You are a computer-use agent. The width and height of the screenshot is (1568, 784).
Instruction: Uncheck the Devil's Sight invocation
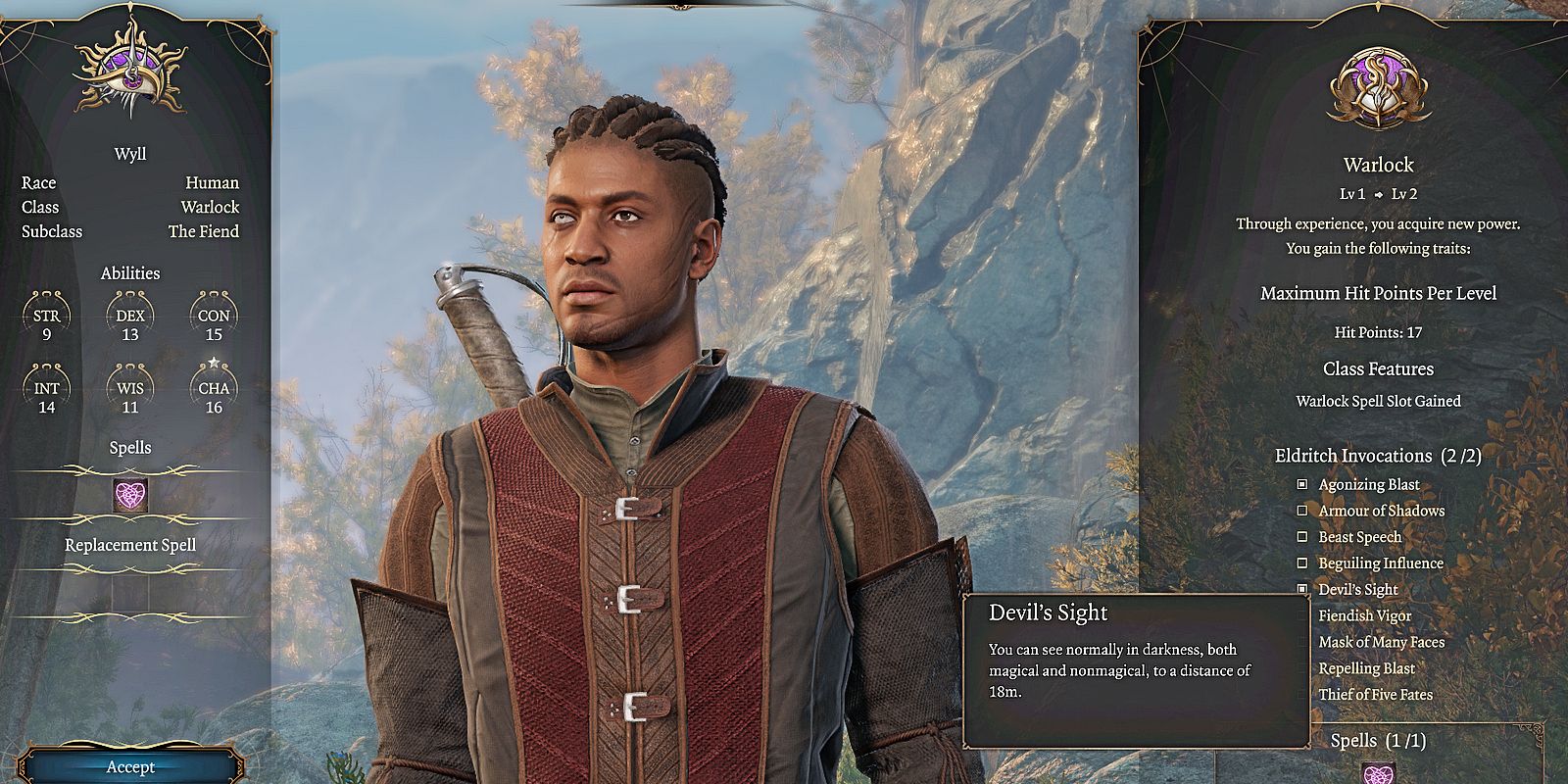click(x=1302, y=589)
